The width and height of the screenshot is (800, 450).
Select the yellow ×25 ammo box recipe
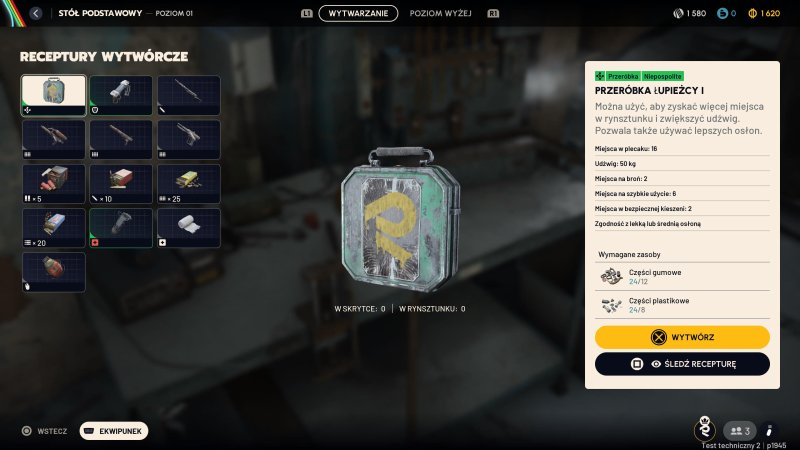[x=189, y=184]
